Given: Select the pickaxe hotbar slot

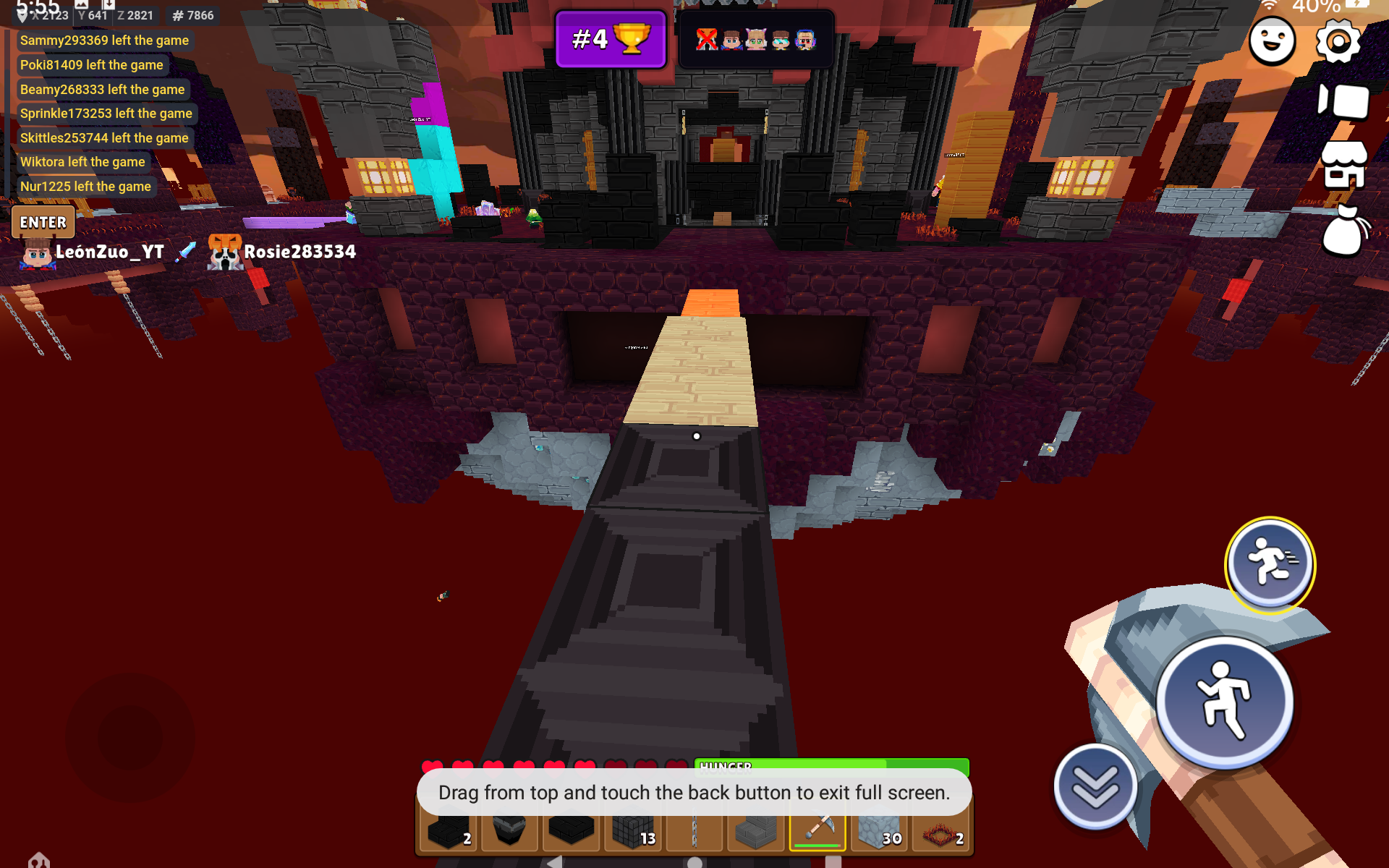Looking at the screenshot, I should tap(817, 832).
